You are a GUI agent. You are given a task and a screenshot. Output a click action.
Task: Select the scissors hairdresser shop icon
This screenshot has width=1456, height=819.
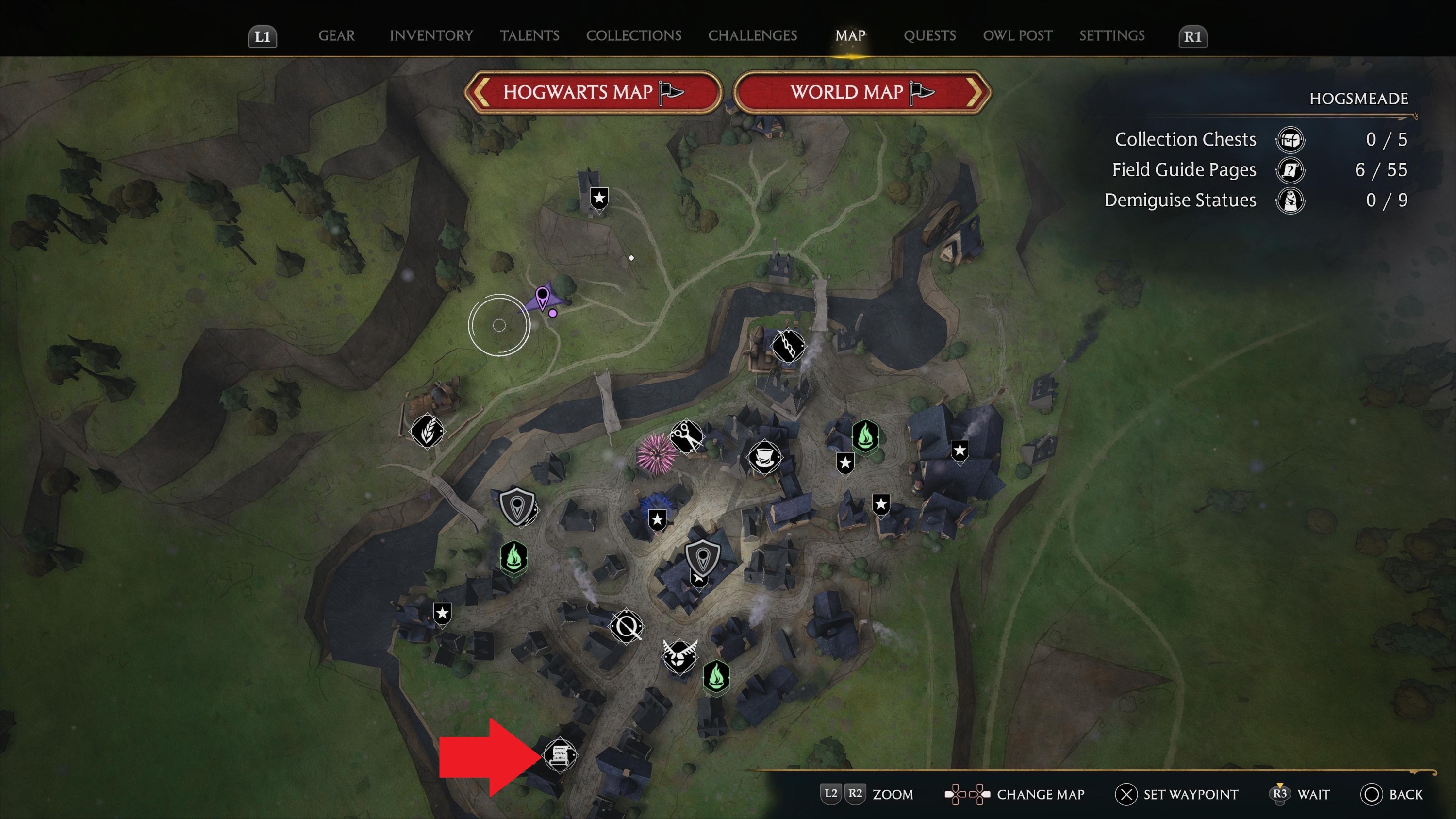click(686, 436)
